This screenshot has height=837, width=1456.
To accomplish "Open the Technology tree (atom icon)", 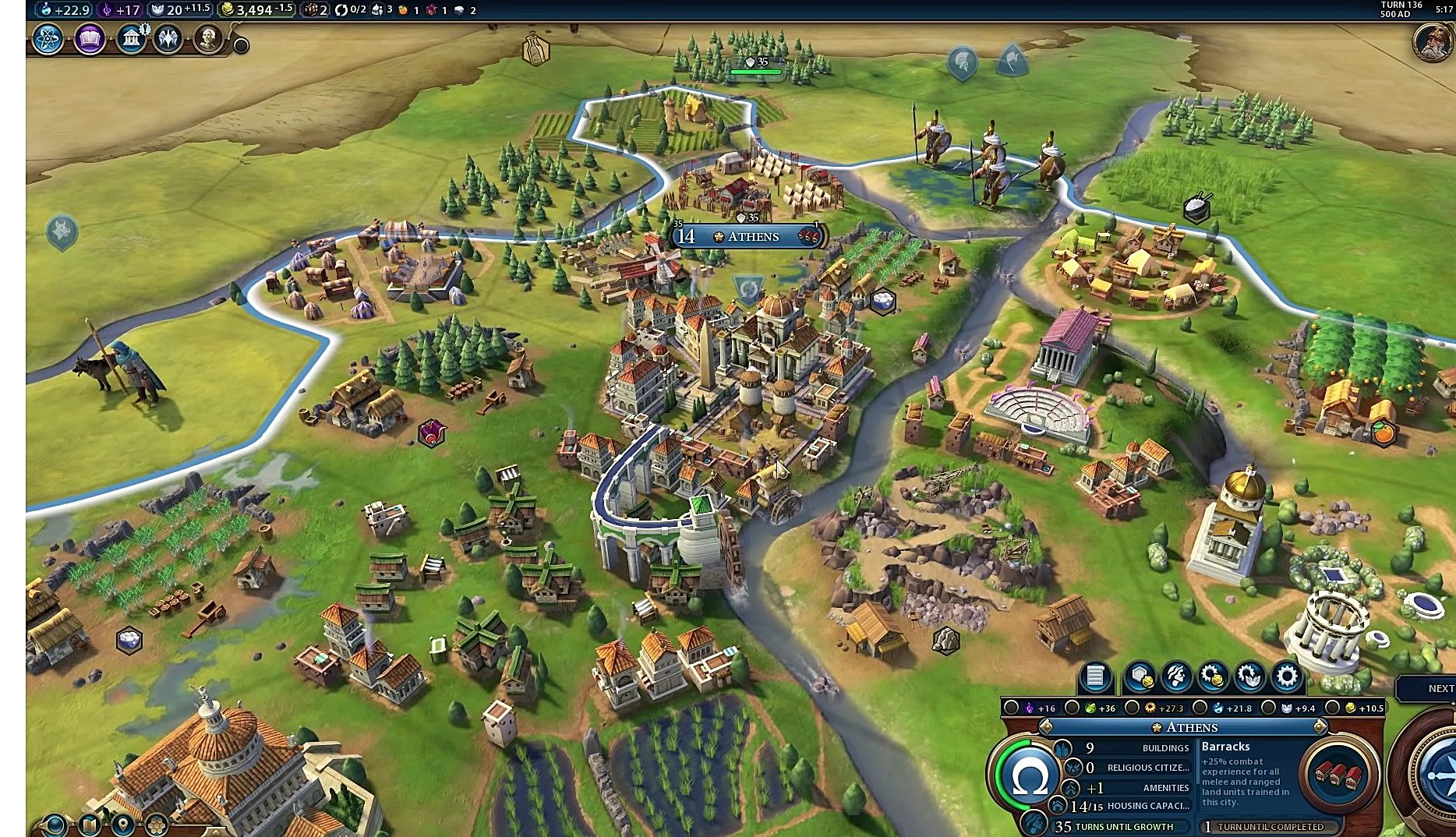I will [x=48, y=38].
